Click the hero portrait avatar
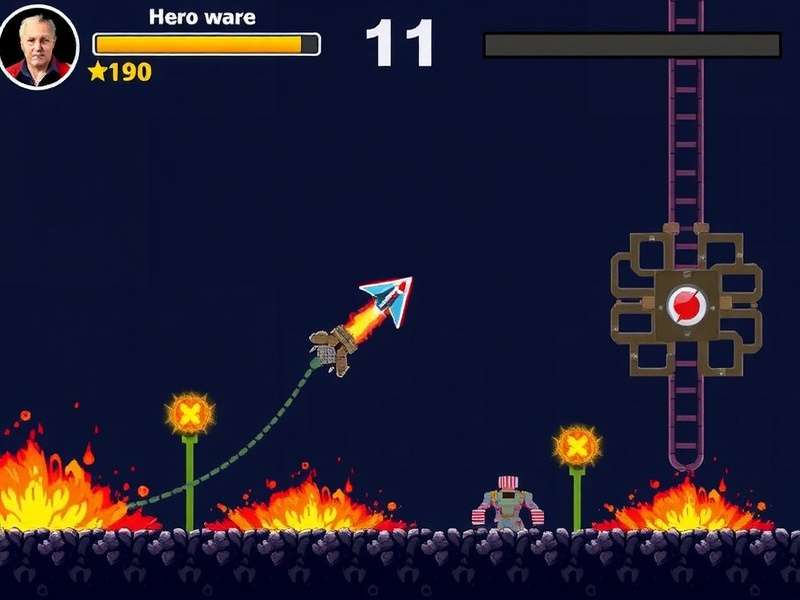This screenshot has height=600, width=800. point(39,47)
